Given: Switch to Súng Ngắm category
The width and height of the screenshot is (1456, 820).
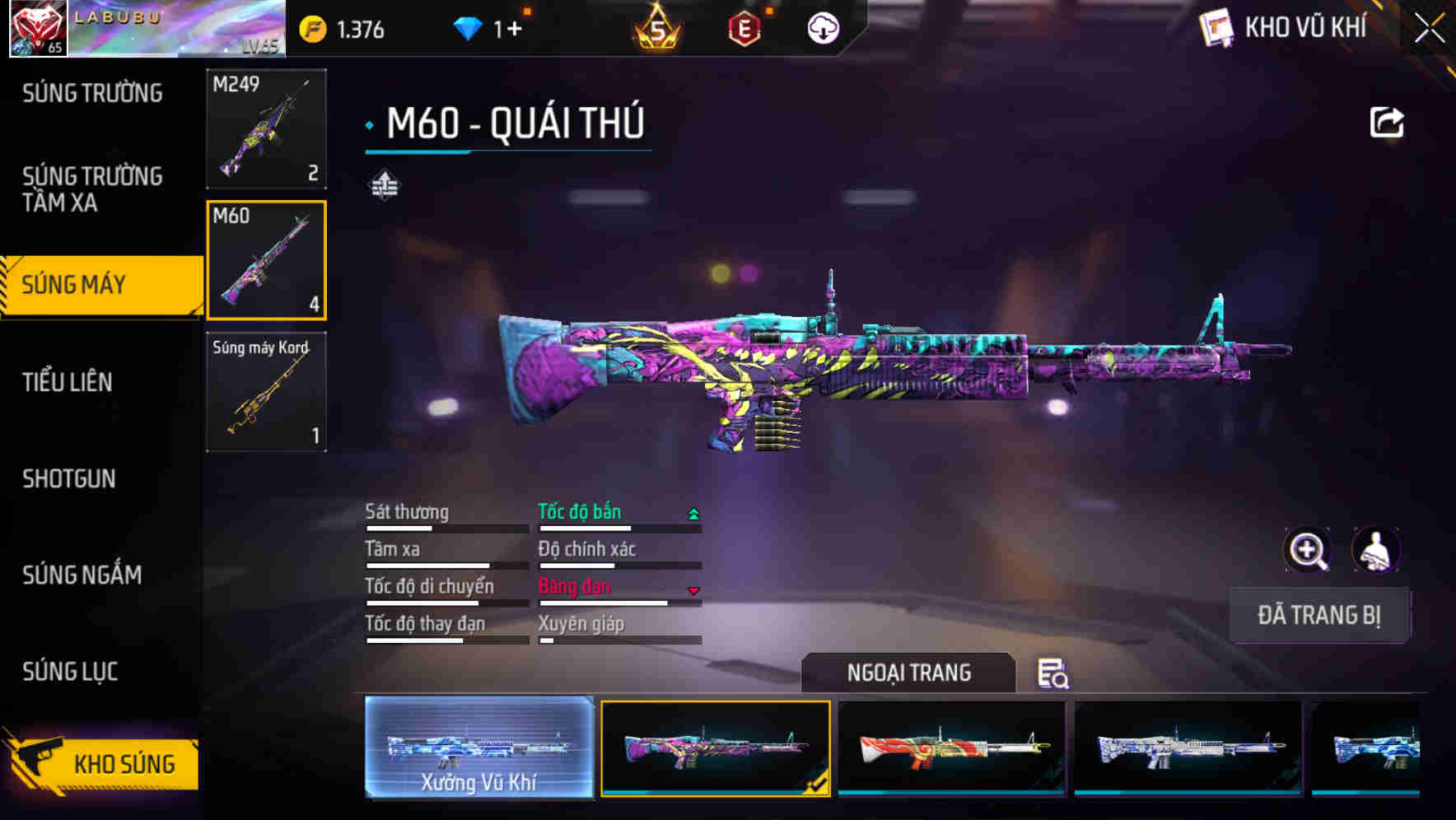Looking at the screenshot, I should 82,575.
